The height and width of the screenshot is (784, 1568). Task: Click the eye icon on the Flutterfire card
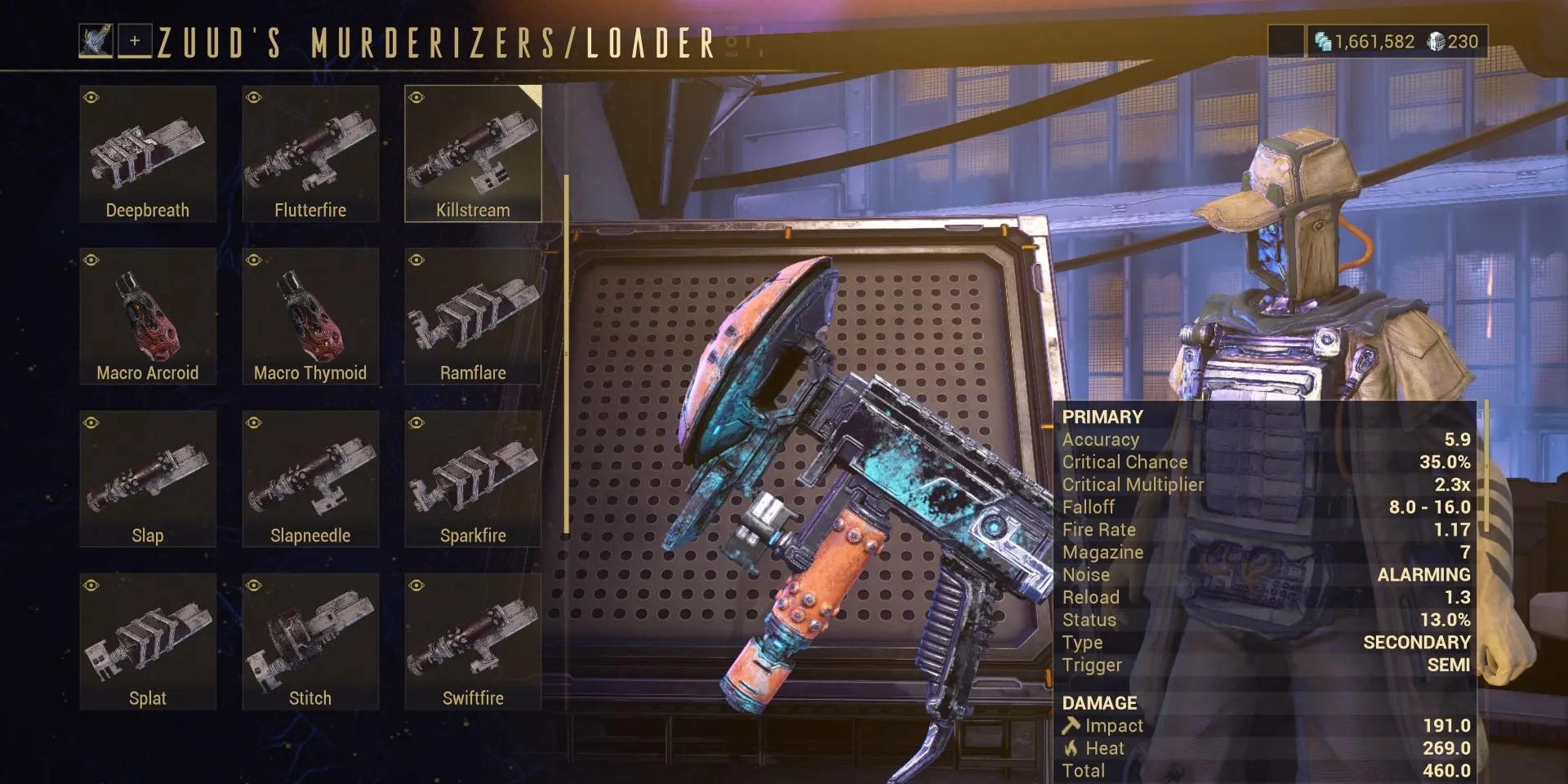coord(253,96)
